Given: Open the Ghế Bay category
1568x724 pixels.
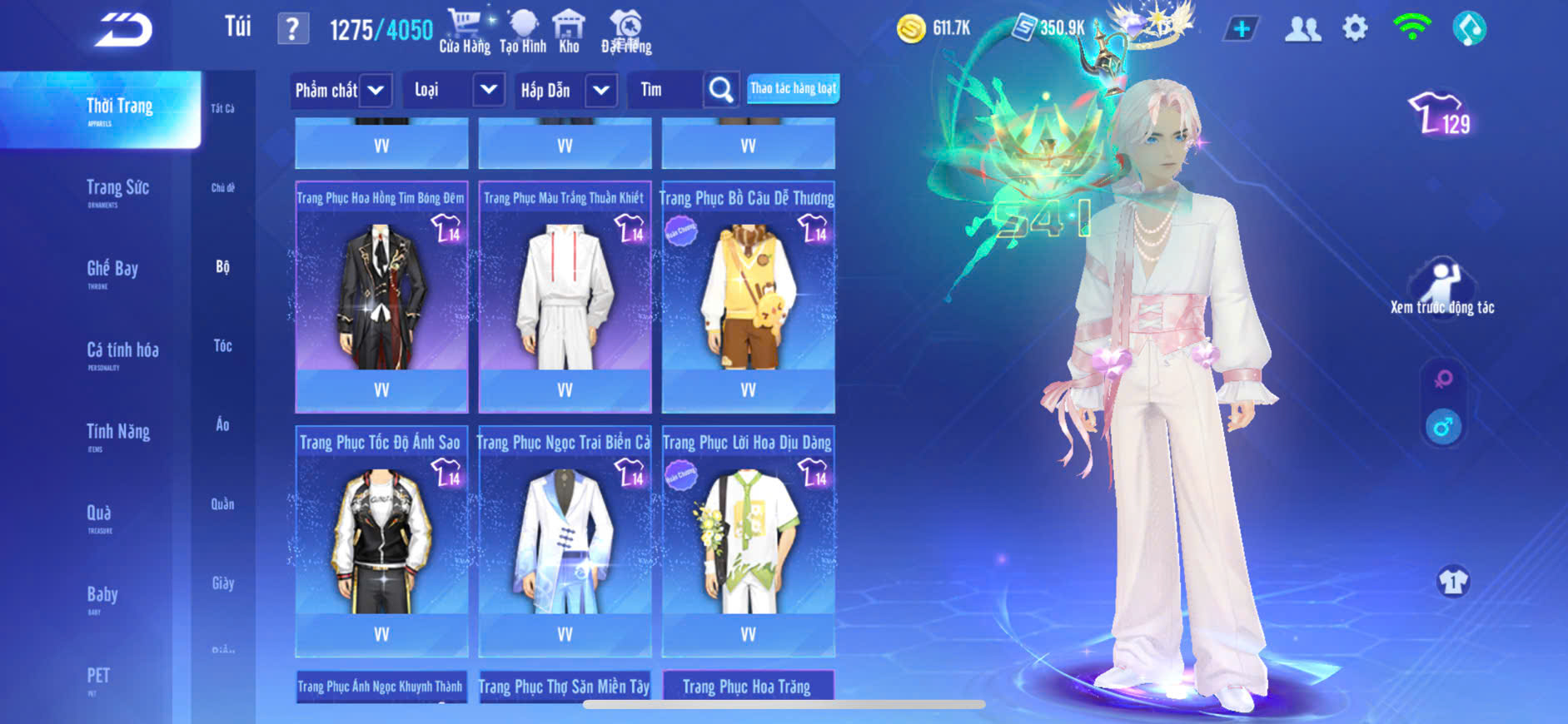Looking at the screenshot, I should point(112,271).
